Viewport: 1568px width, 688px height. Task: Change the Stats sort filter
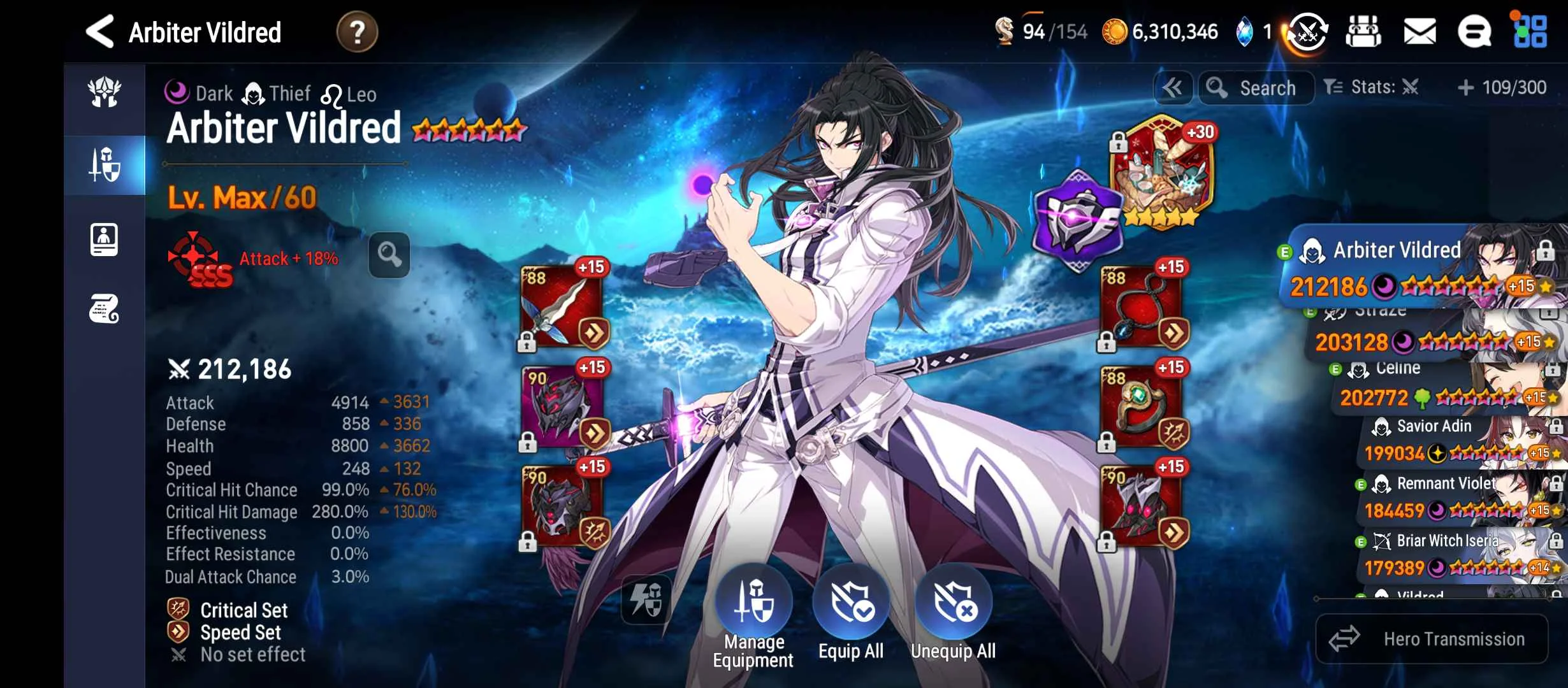point(1370,87)
